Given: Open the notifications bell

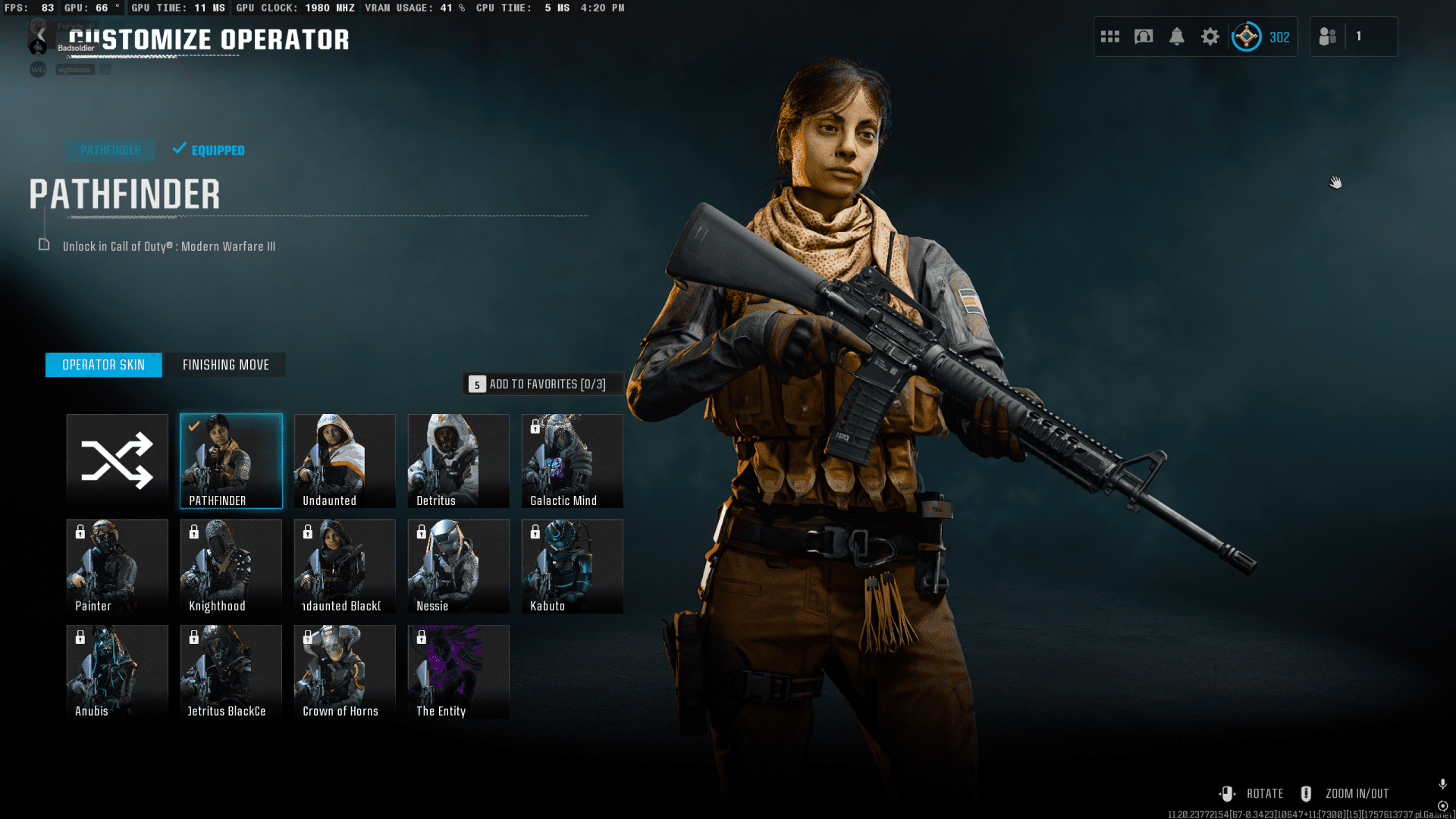Looking at the screenshot, I should click(x=1177, y=36).
